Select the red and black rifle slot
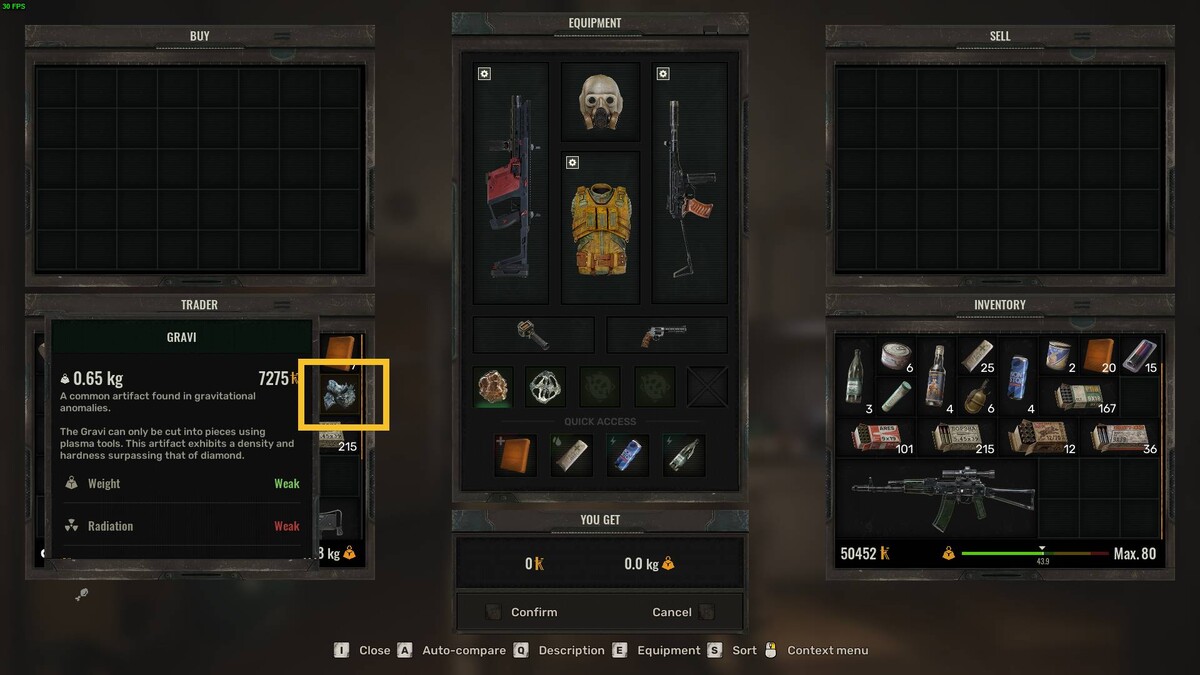Screen dimensions: 1200x675 click(x=511, y=185)
